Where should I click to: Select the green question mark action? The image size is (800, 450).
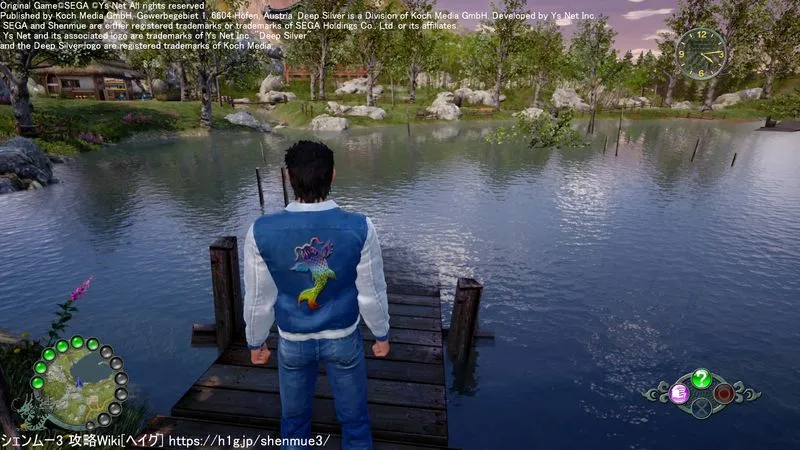(701, 378)
